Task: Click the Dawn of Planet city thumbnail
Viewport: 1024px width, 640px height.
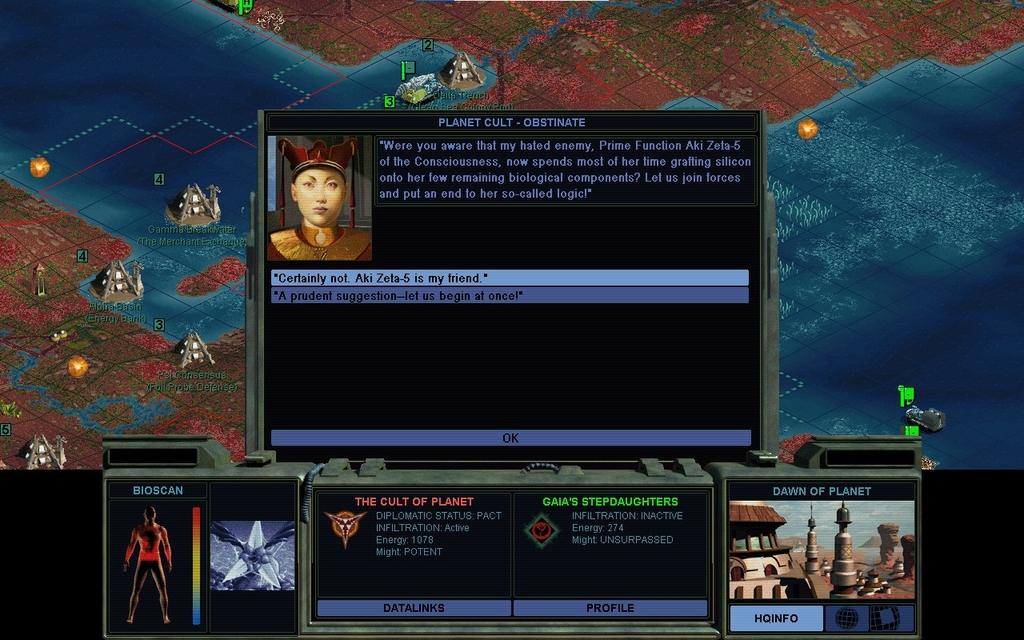Action: tap(820, 550)
